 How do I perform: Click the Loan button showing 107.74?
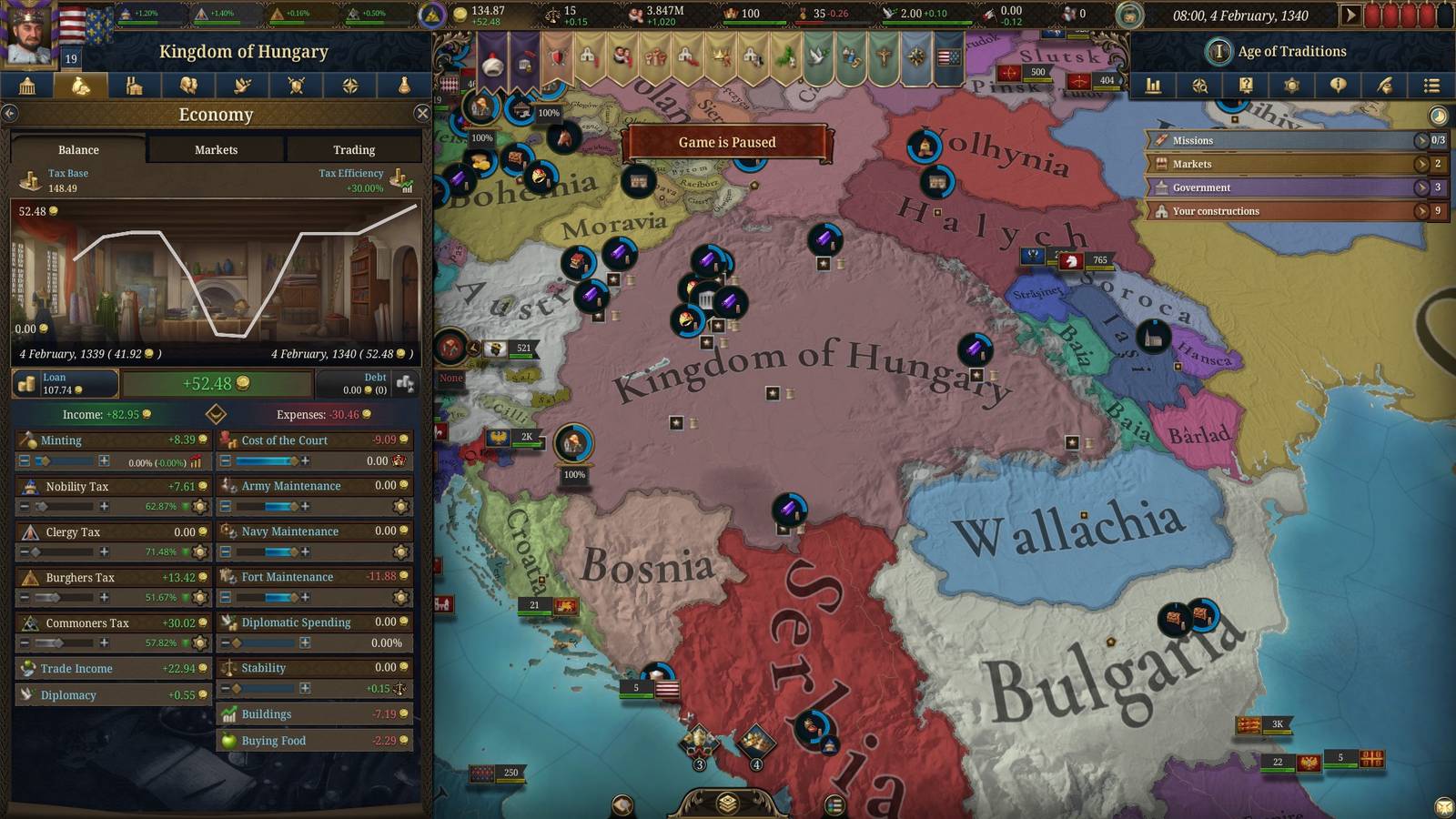pos(64,383)
